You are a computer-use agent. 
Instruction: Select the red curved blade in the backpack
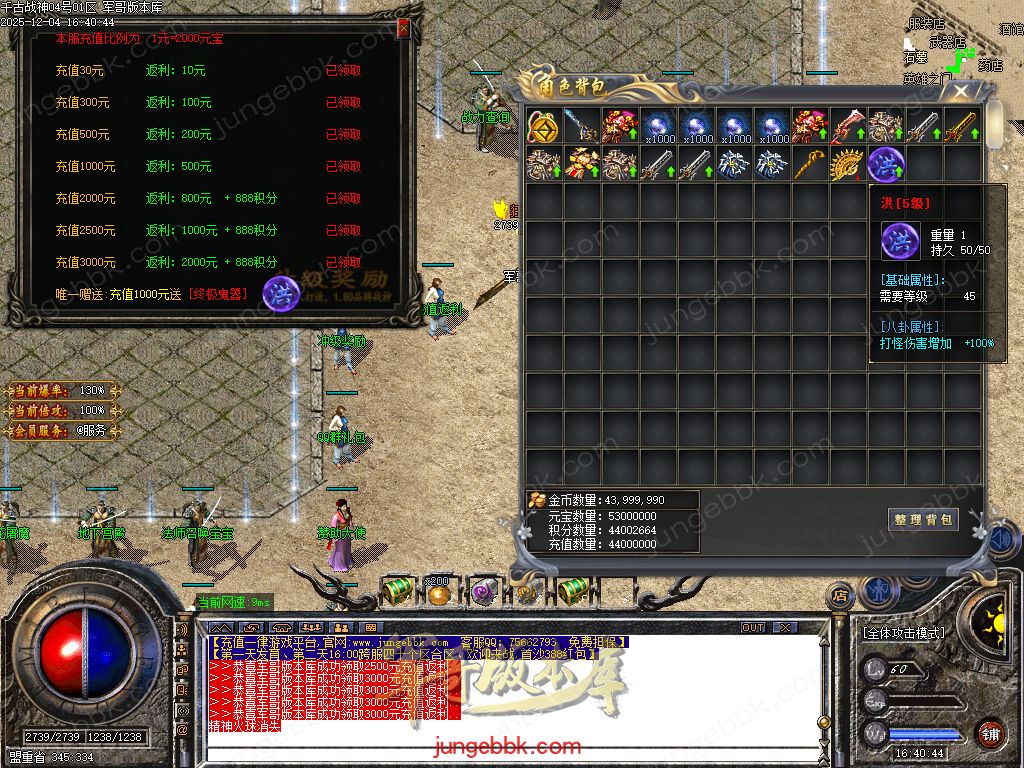[848, 127]
